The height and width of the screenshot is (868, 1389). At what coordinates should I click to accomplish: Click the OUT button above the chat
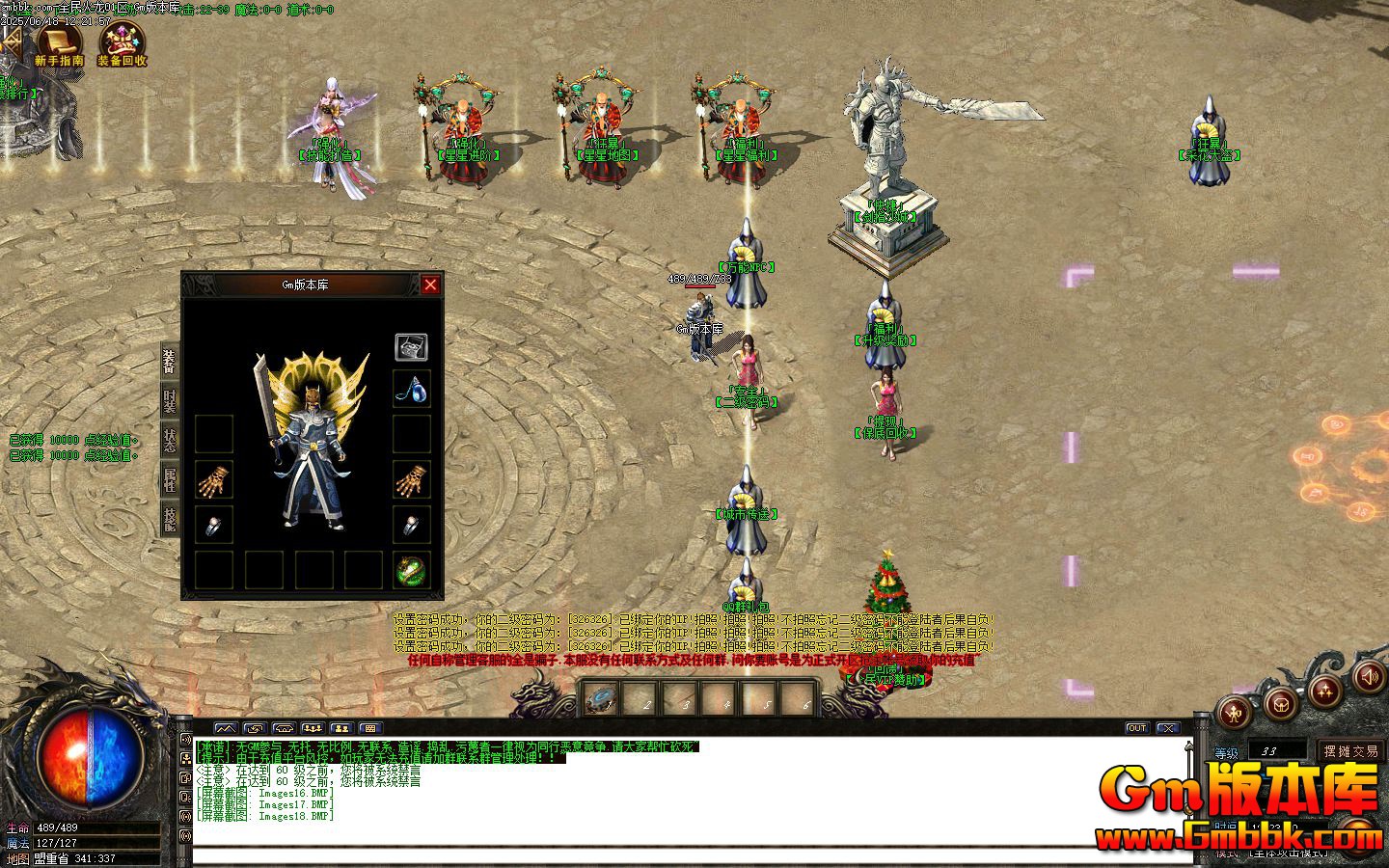[x=1137, y=727]
